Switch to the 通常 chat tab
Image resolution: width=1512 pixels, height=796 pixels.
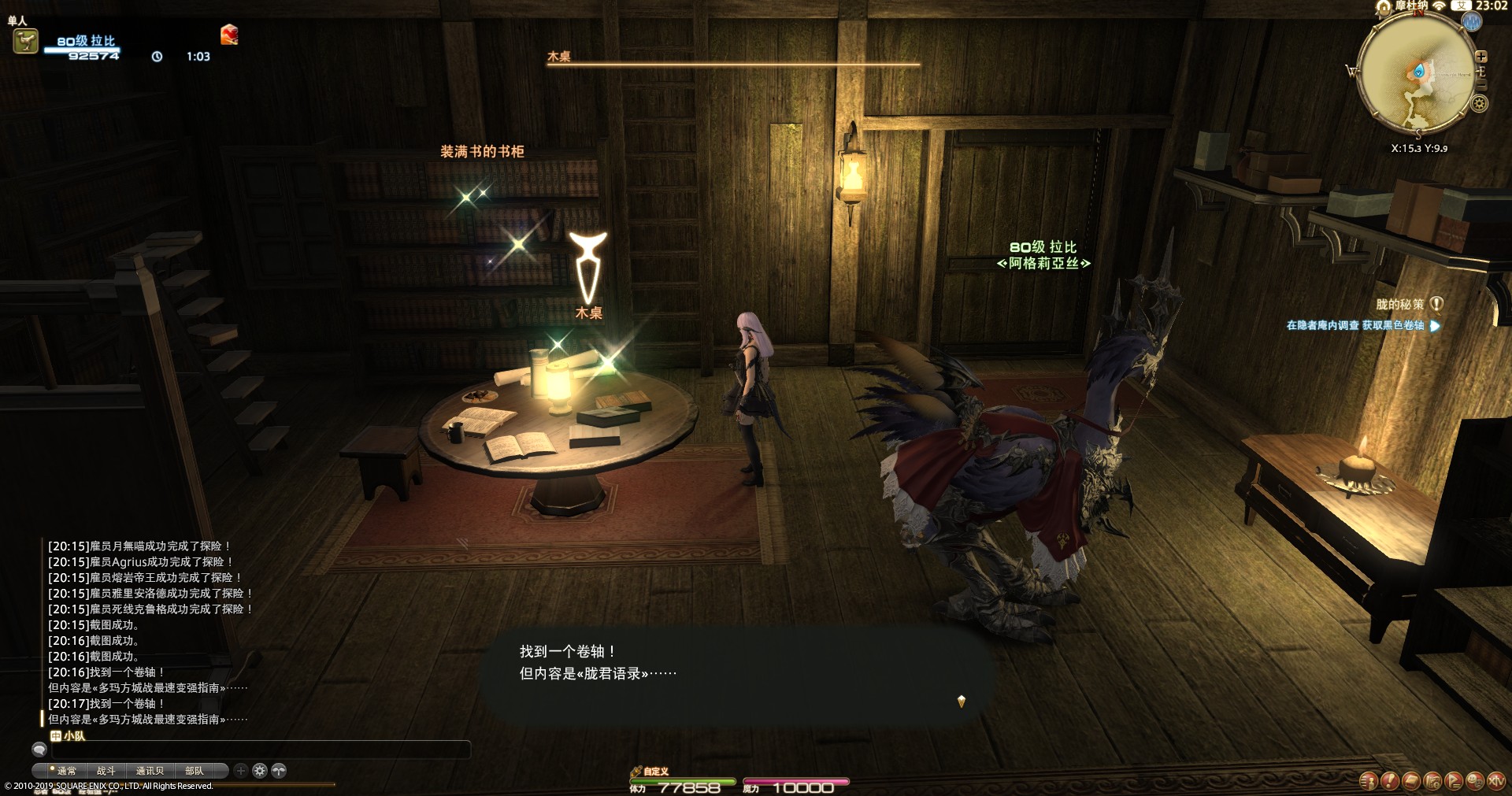pyautogui.click(x=66, y=771)
